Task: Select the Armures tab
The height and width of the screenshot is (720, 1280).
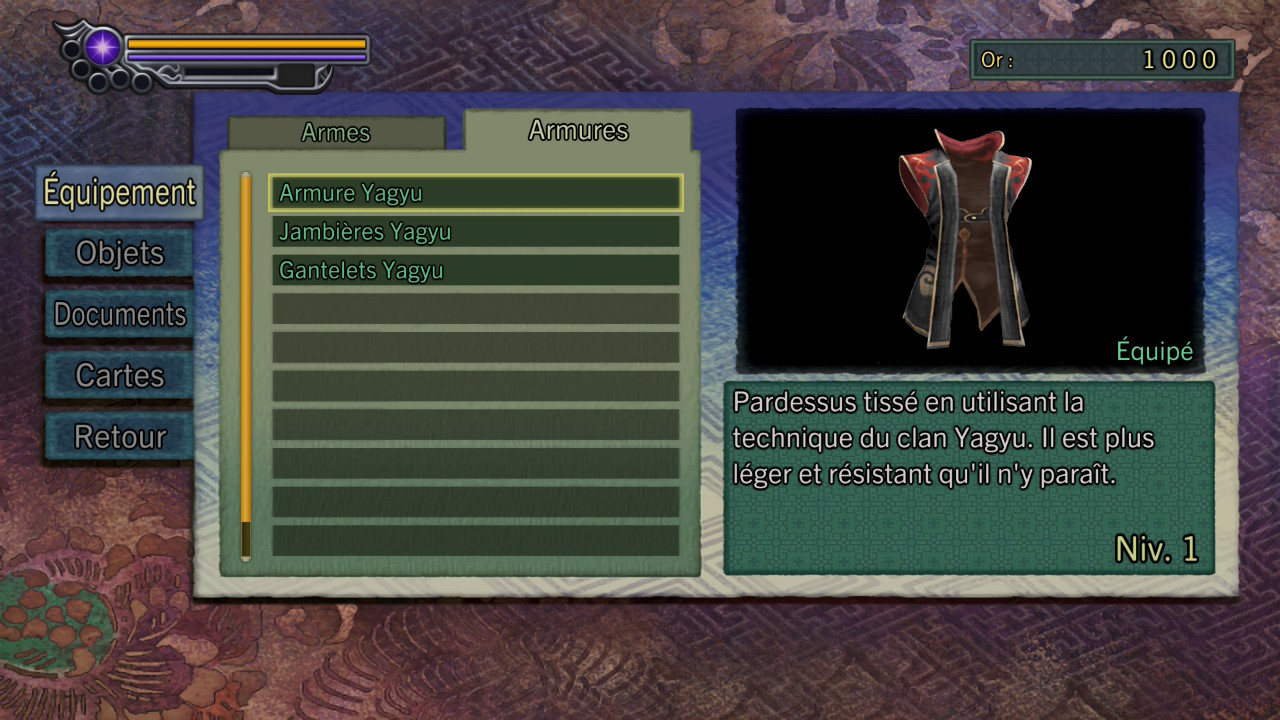Action: coord(578,131)
